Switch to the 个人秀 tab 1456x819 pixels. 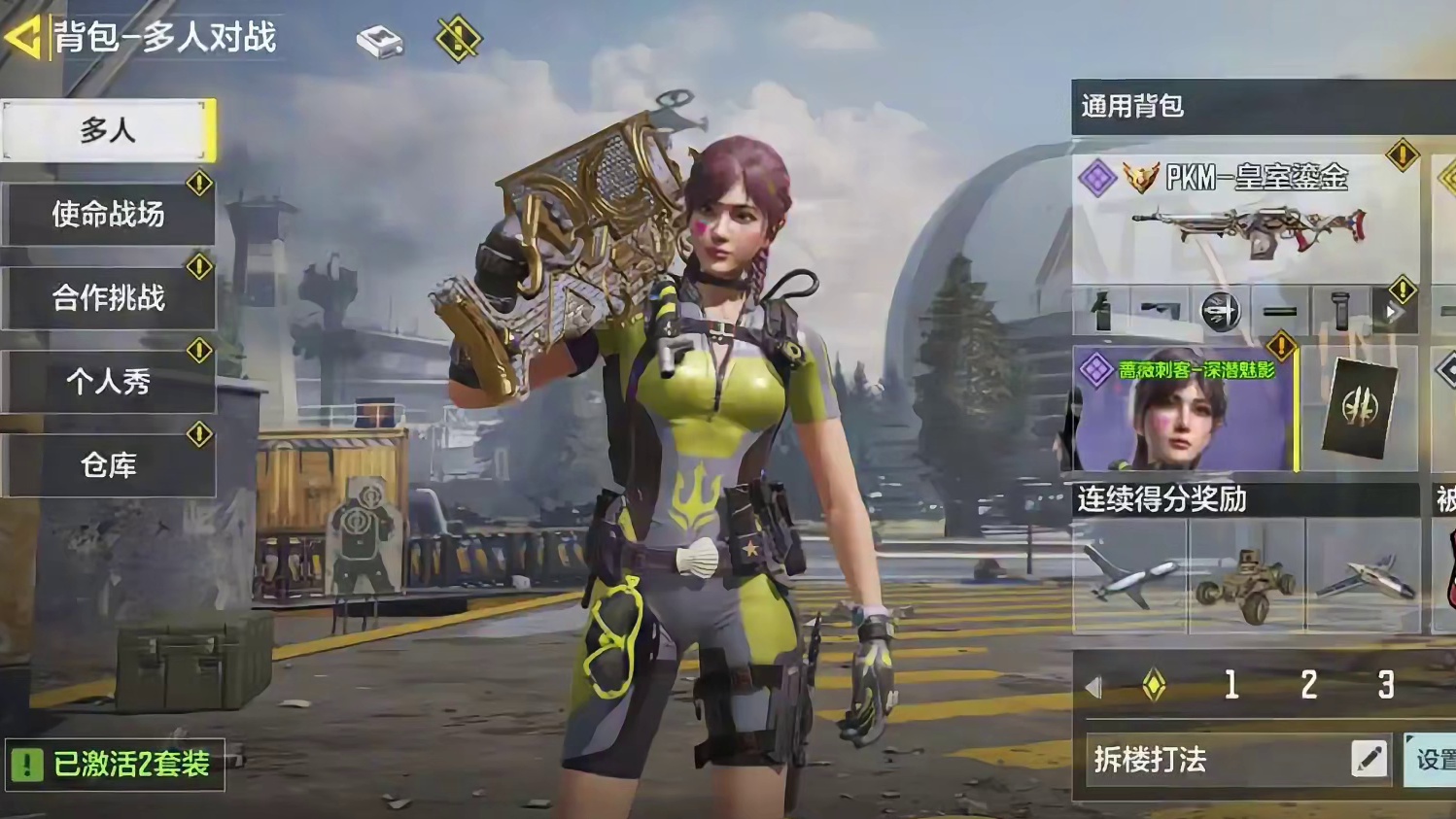point(108,381)
